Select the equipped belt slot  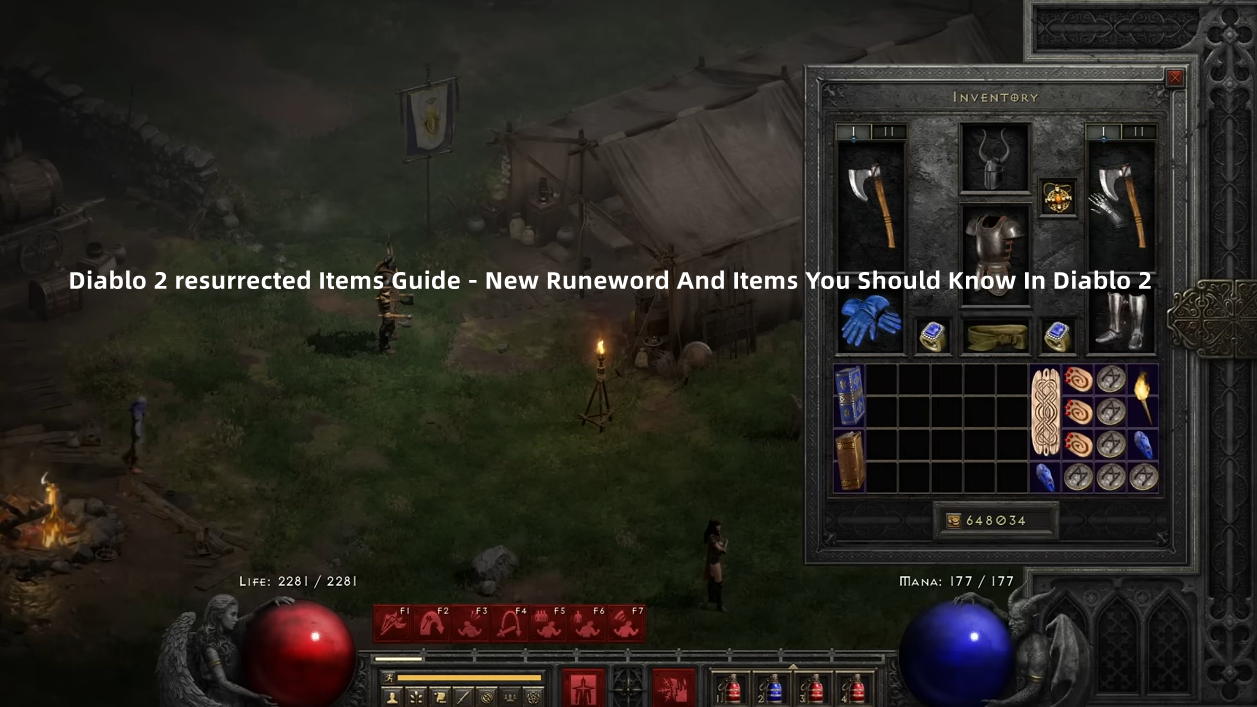[x=994, y=336]
